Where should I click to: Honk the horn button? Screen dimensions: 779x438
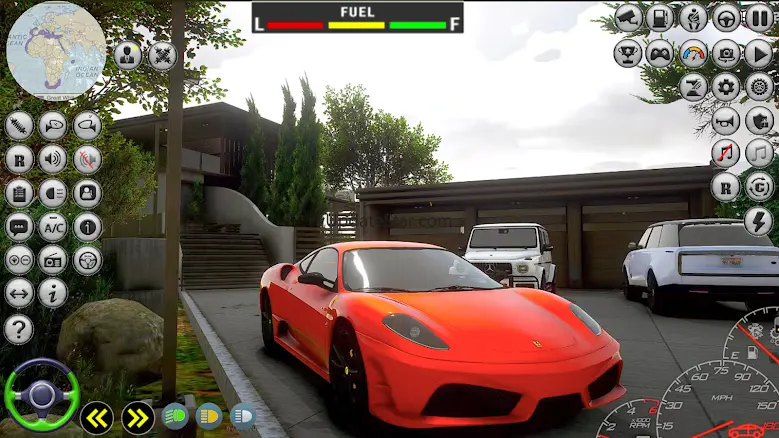coord(726,121)
